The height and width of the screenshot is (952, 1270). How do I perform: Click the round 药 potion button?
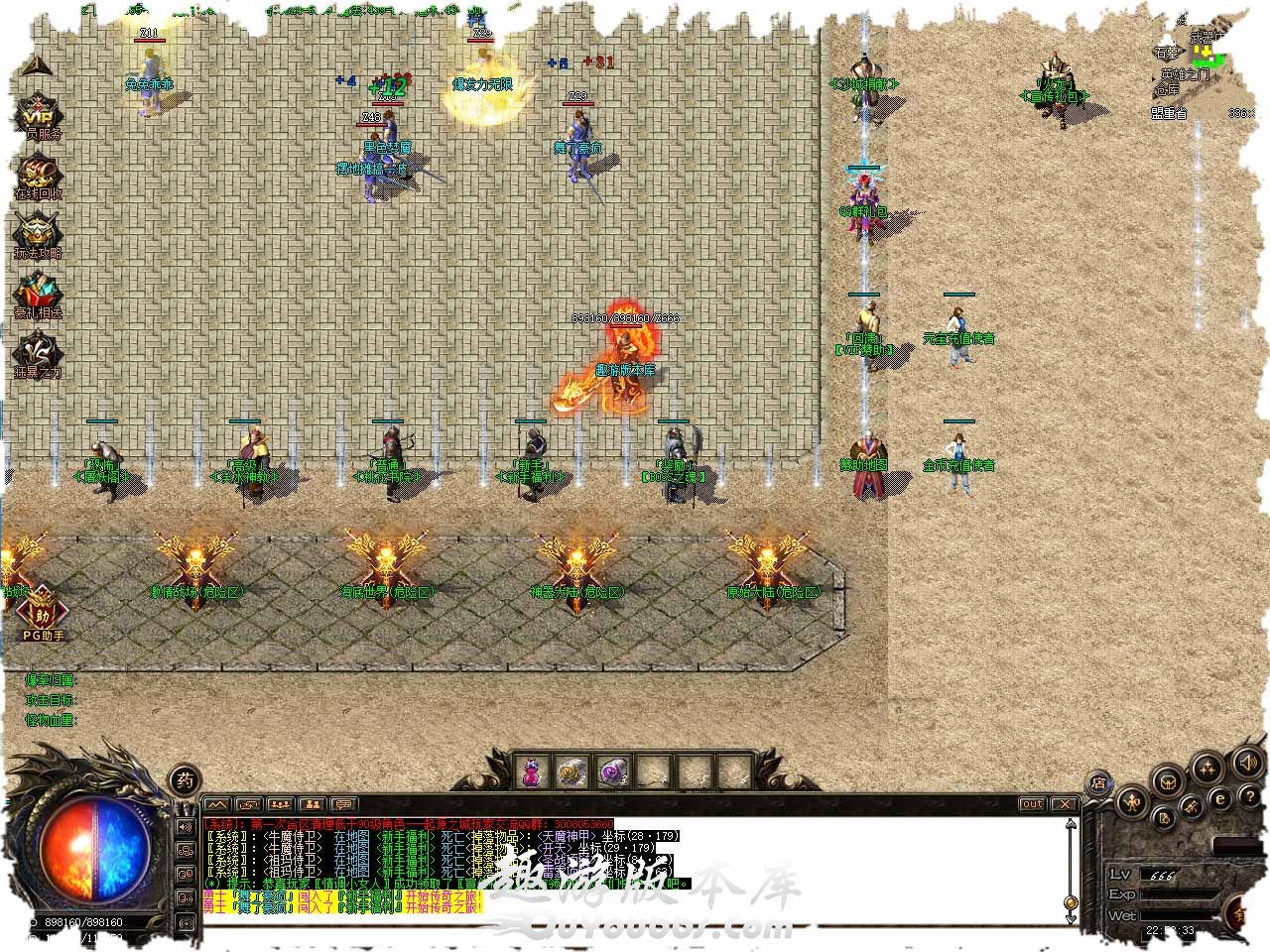coord(184,777)
